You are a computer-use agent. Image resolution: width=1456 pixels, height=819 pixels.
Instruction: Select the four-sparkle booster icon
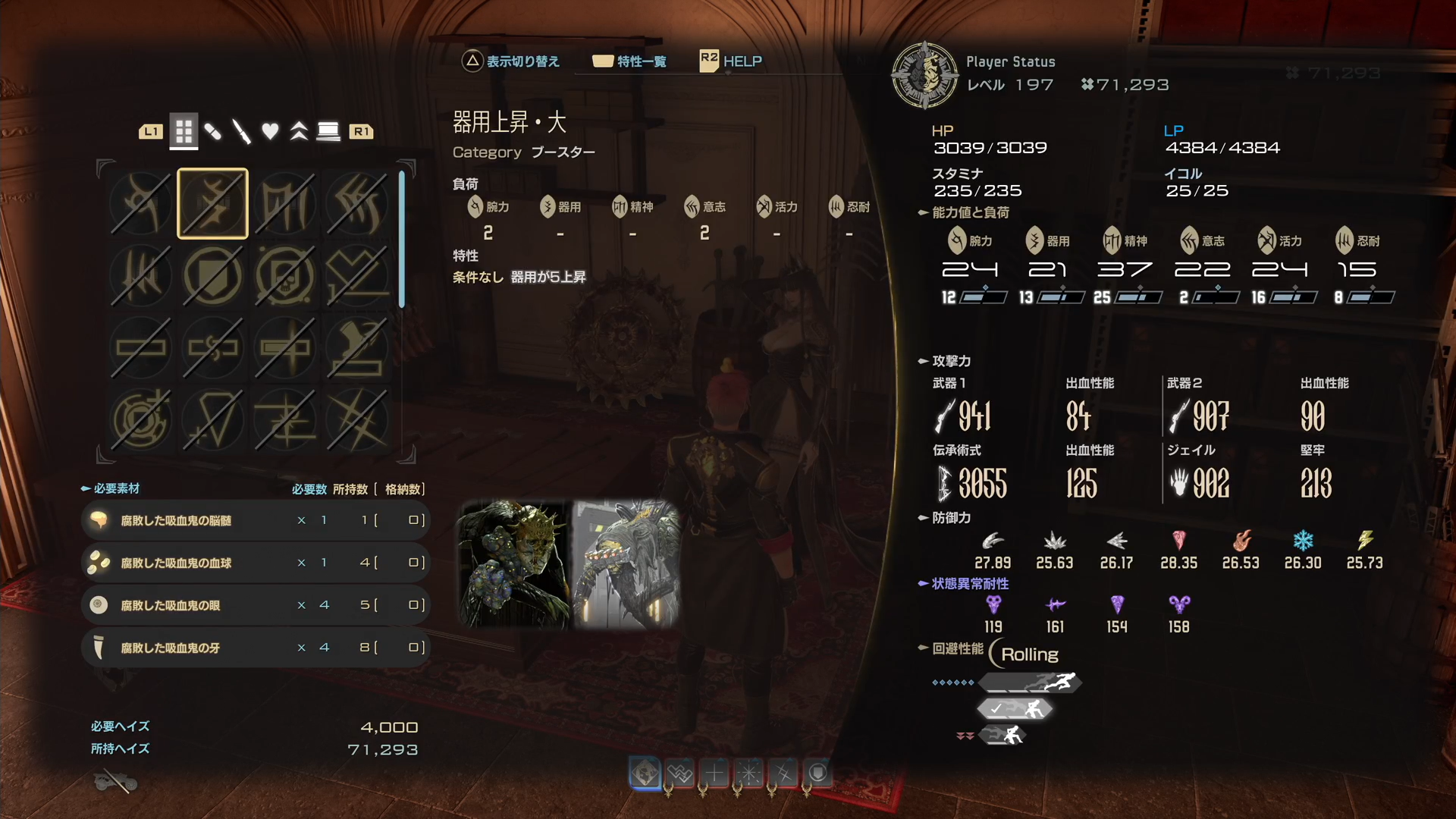coord(356,420)
